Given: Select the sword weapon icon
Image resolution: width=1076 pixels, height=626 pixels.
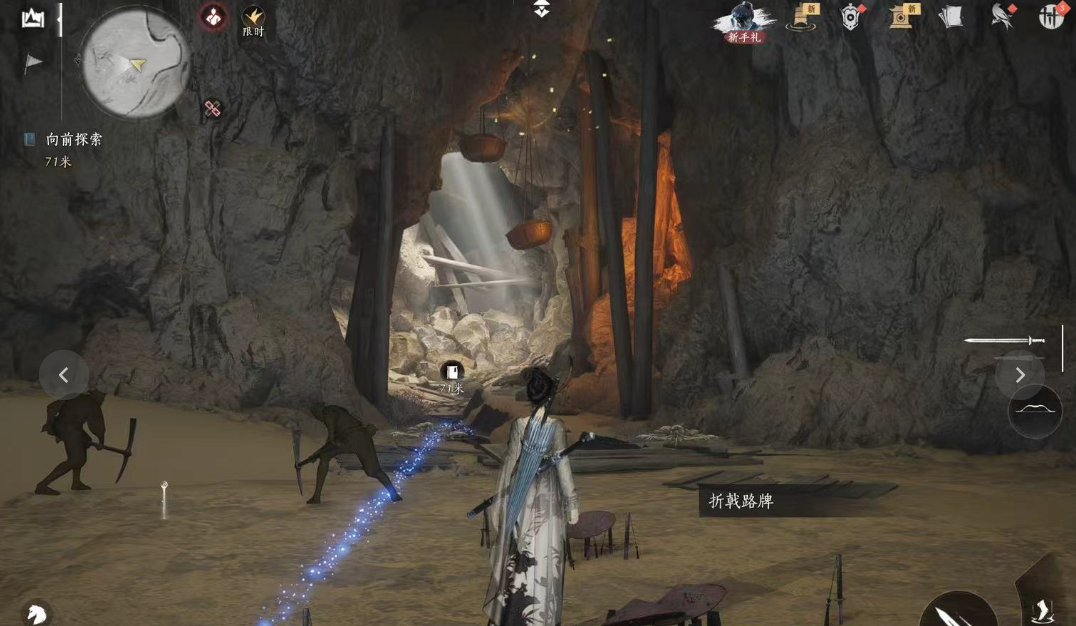Looking at the screenshot, I should click(x=1004, y=341).
